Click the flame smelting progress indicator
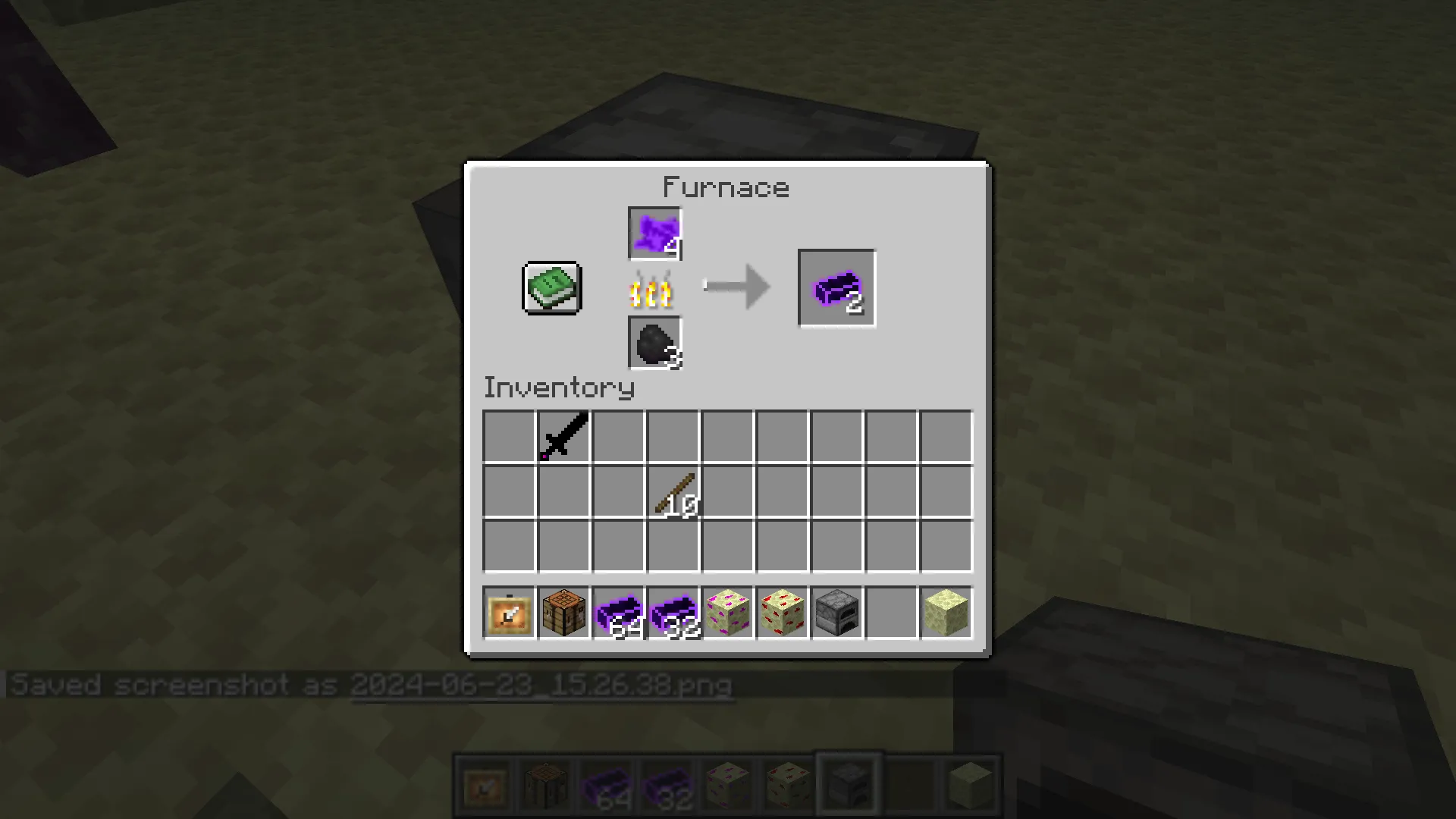Viewport: 1456px width, 819px height. point(652,290)
